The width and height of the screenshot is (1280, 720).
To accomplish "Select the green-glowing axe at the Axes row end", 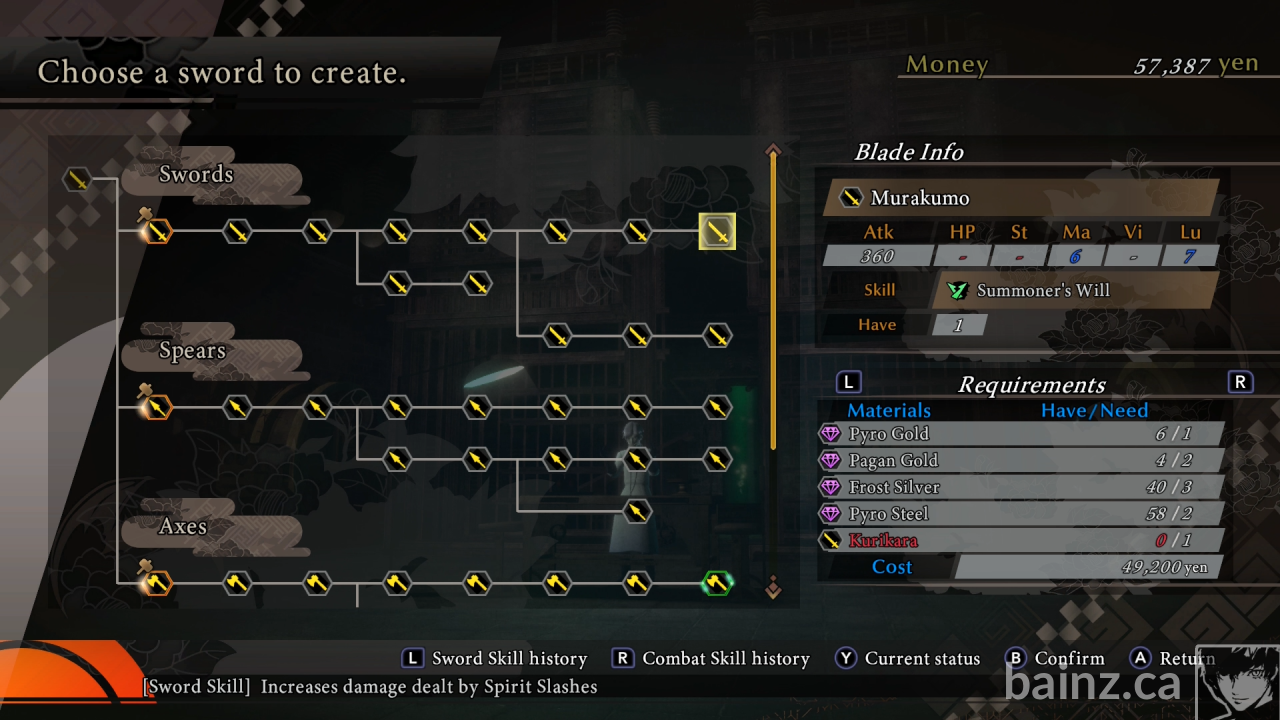I will click(x=717, y=582).
